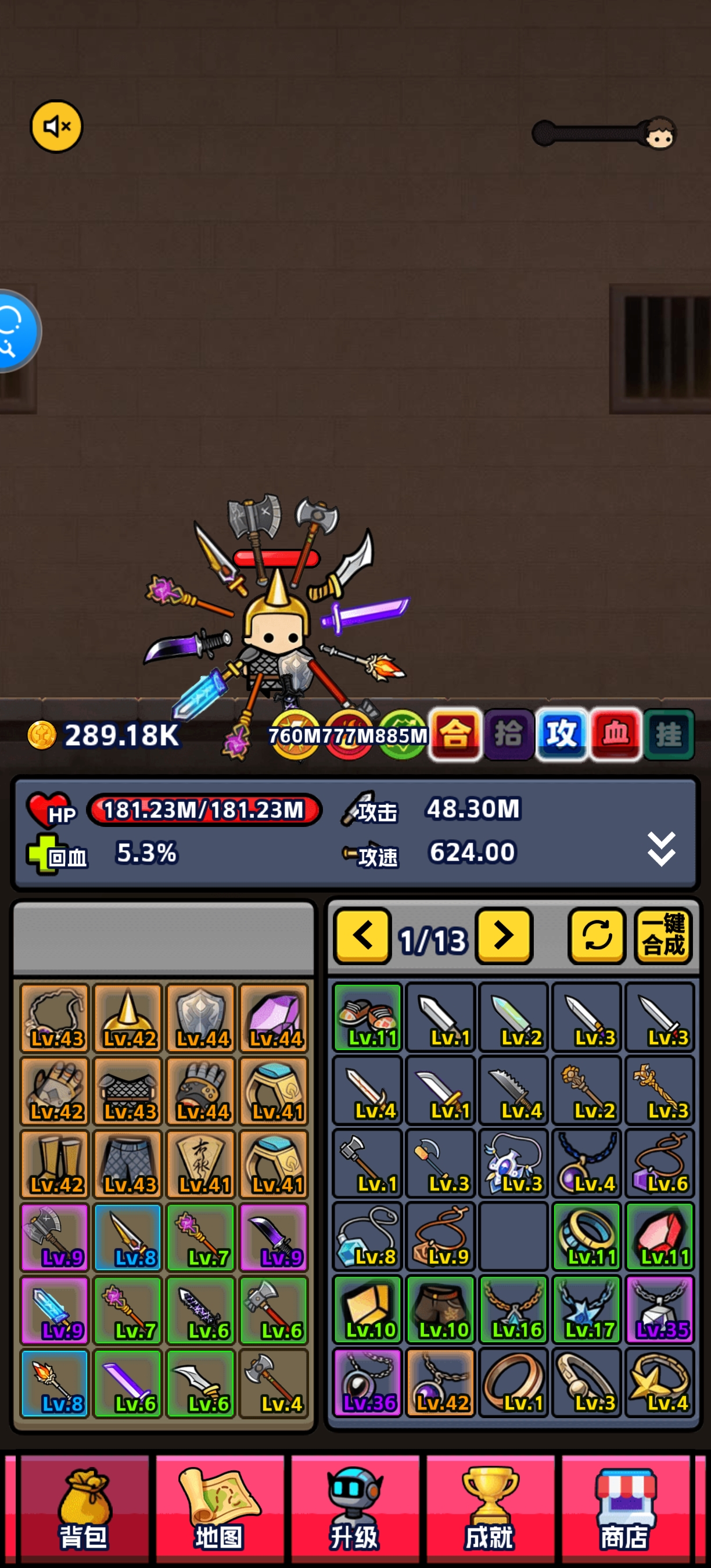Toggle the red 血 blood button
The width and height of the screenshot is (711, 1568).
[x=615, y=734]
